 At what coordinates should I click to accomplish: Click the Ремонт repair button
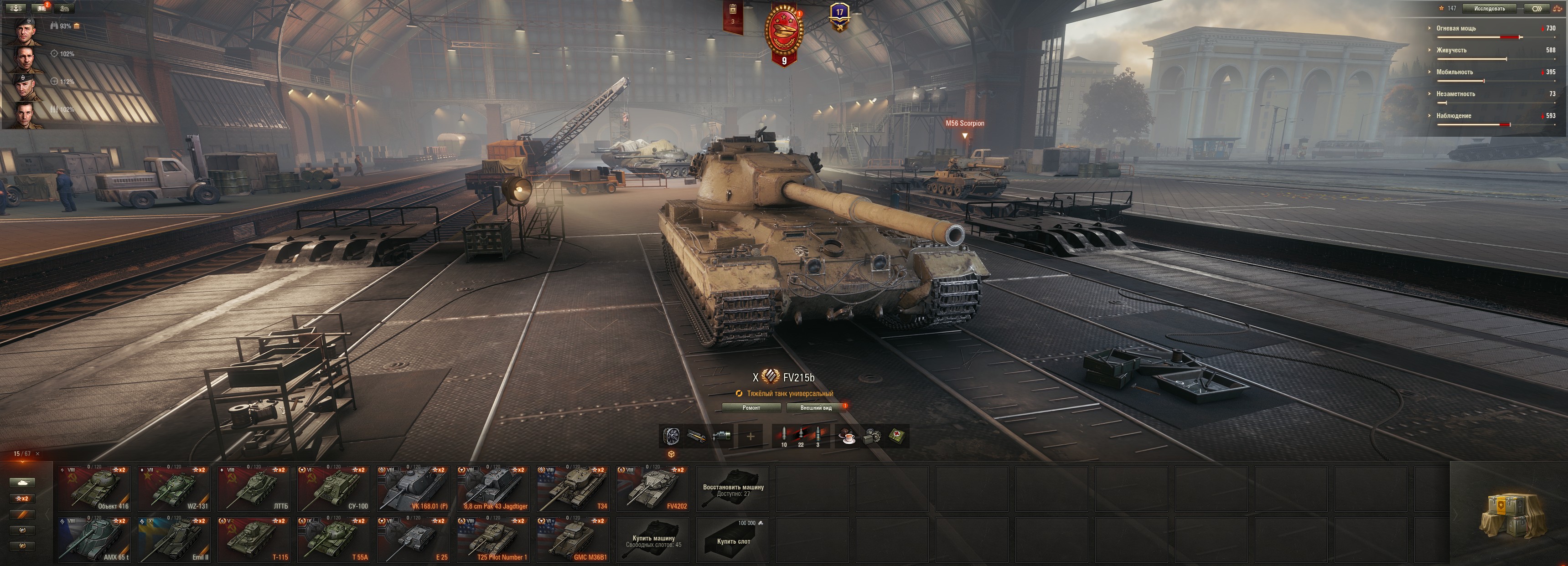751,408
